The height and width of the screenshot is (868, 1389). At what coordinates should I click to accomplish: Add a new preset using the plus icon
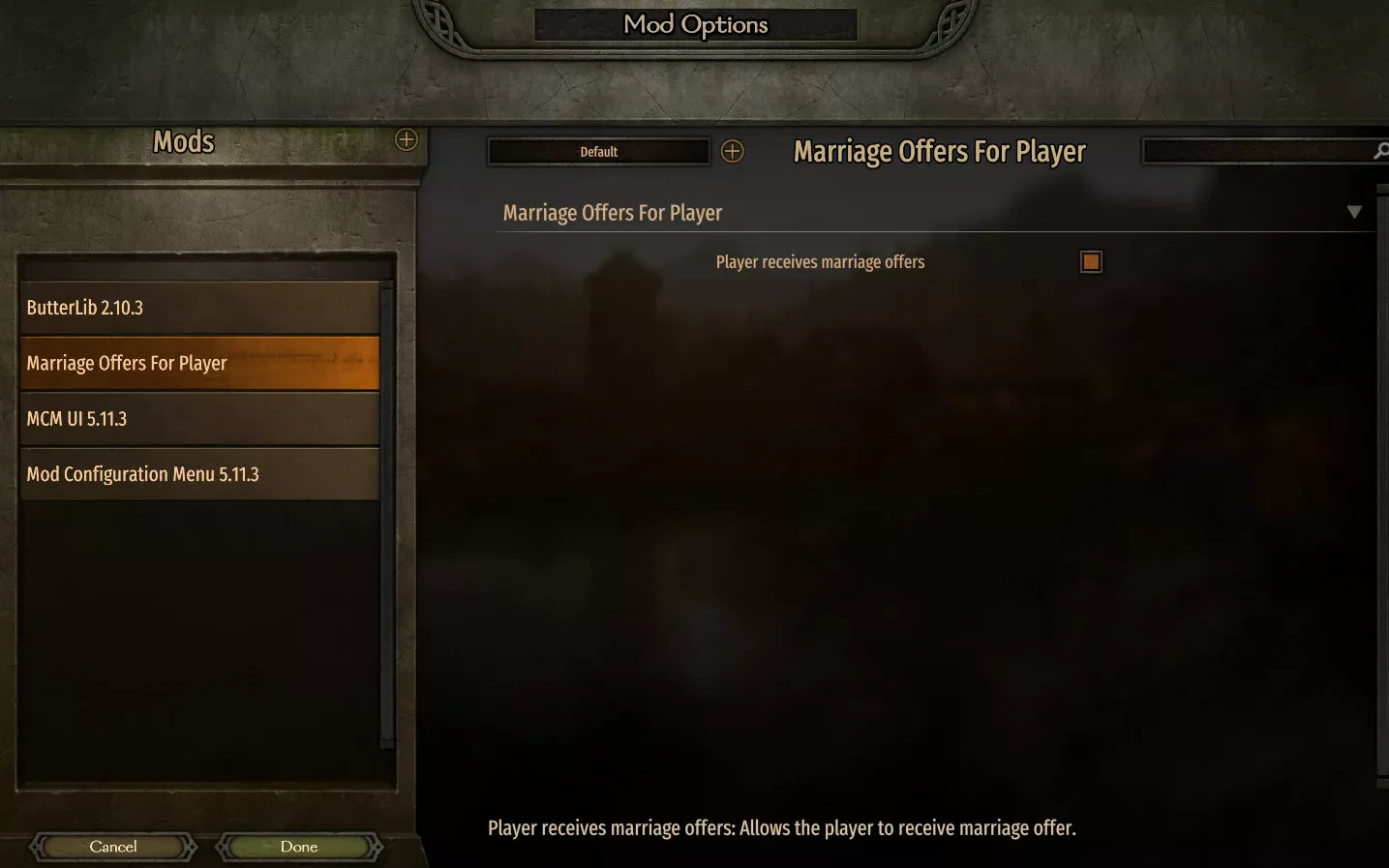(x=733, y=151)
